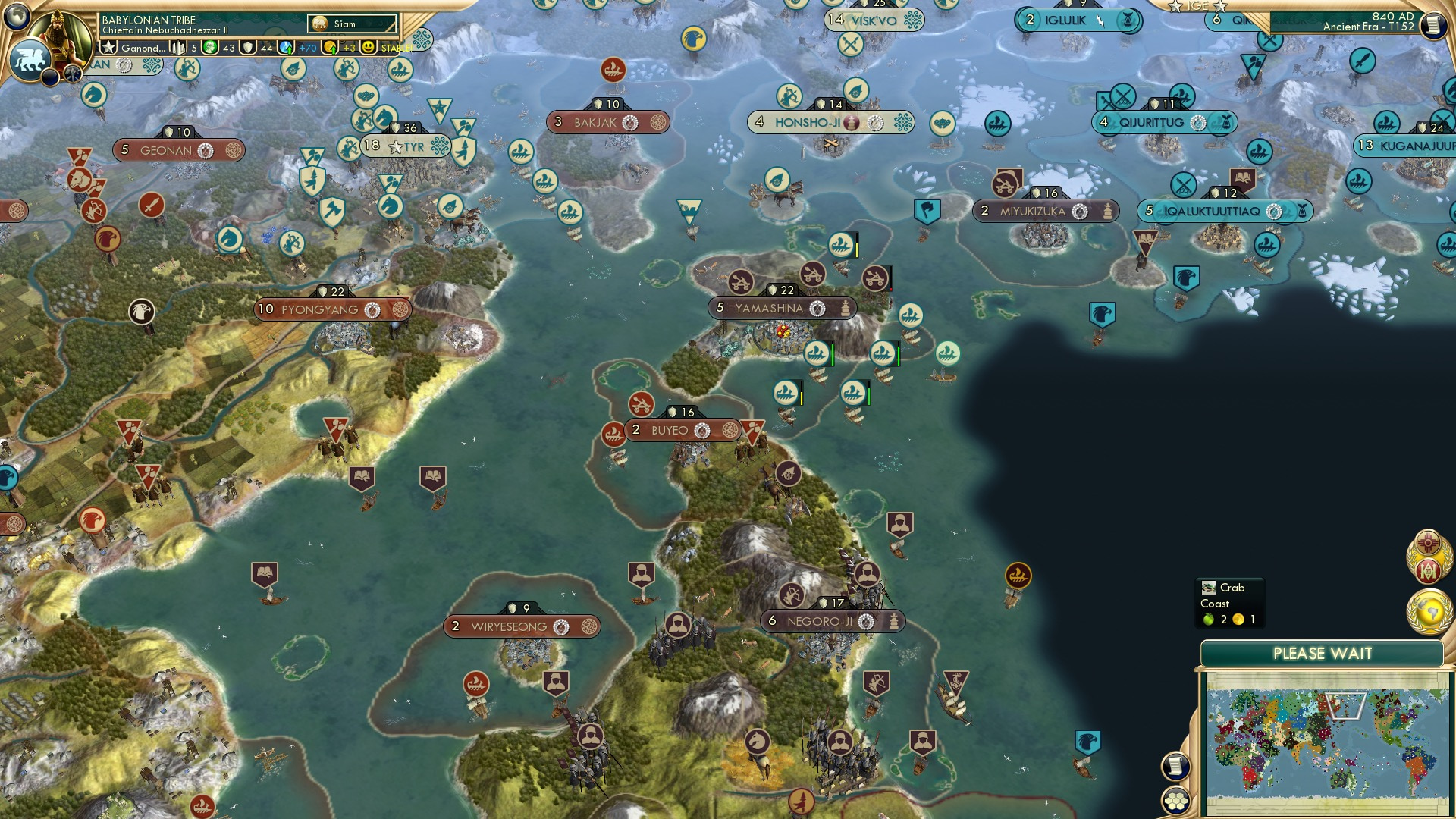Click the PLEASE WAIT banner
The width and height of the screenshot is (1456, 819).
[x=1323, y=652]
